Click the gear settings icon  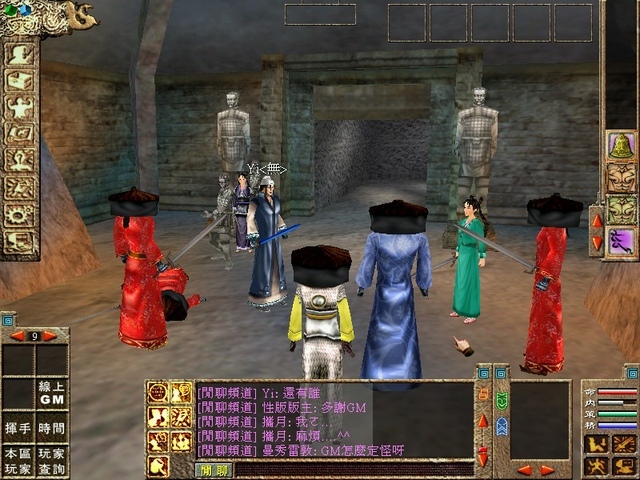[x=19, y=214]
